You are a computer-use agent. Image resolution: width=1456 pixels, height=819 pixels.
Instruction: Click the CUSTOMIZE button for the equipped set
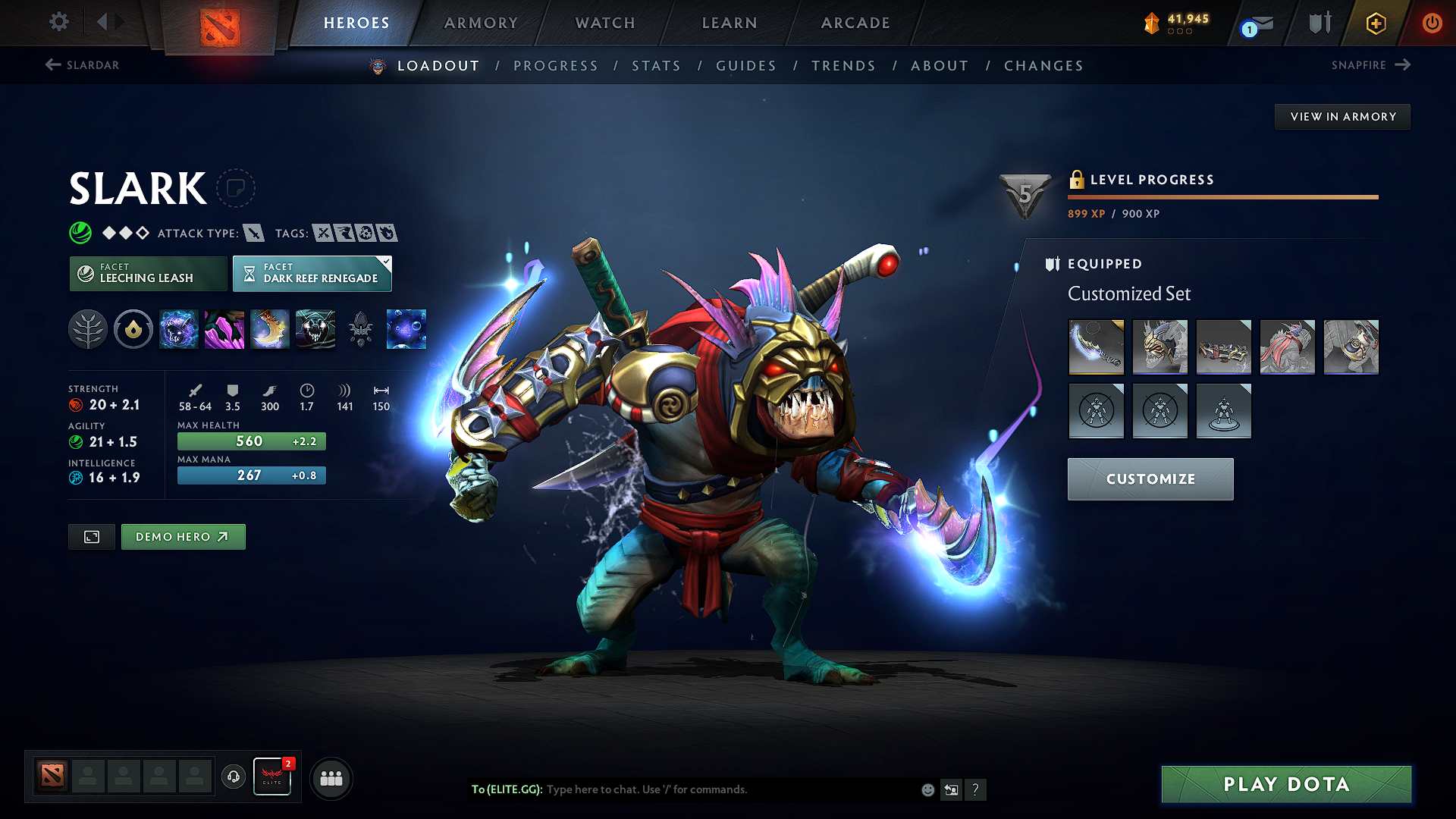tap(1150, 479)
